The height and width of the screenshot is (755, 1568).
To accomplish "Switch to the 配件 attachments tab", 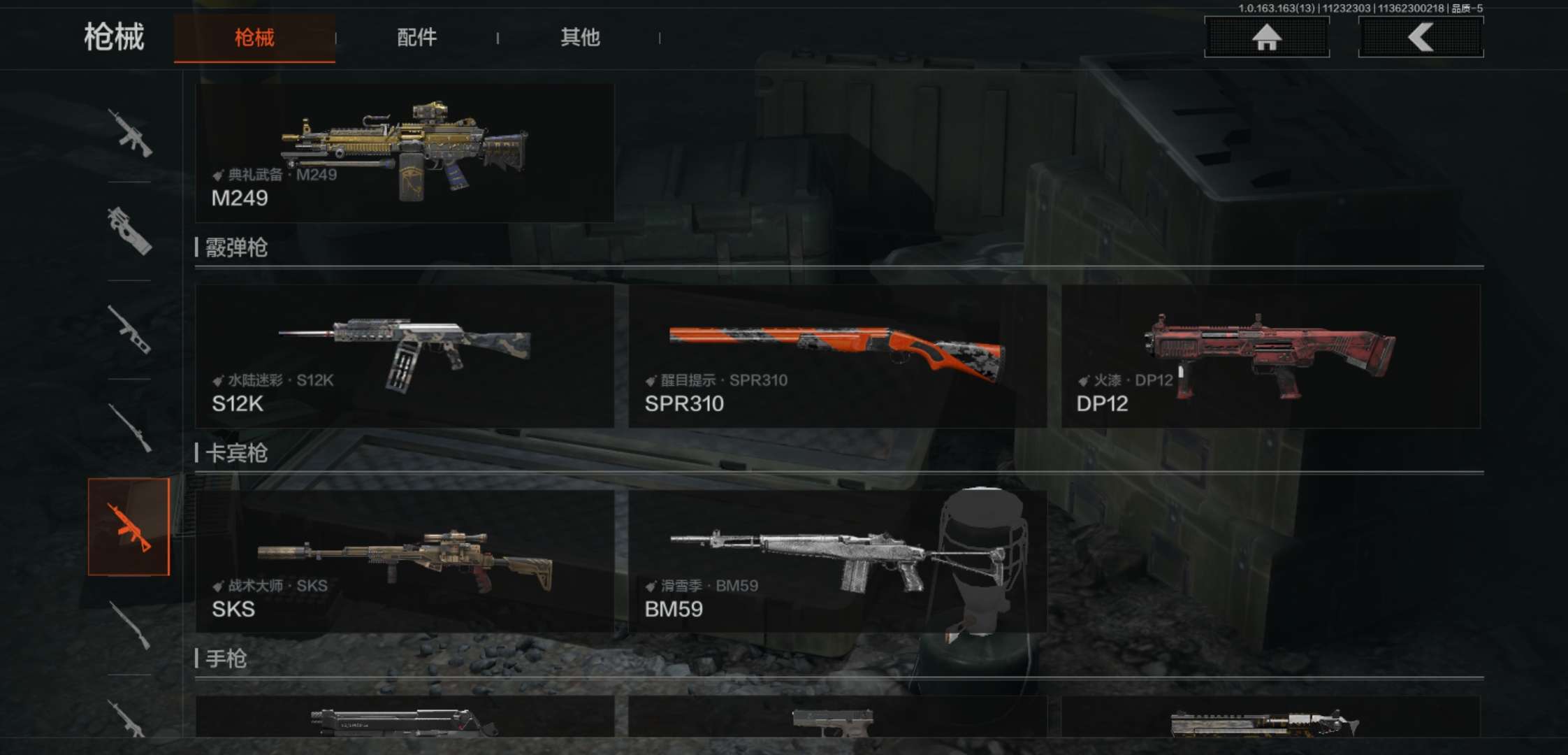I will point(416,38).
